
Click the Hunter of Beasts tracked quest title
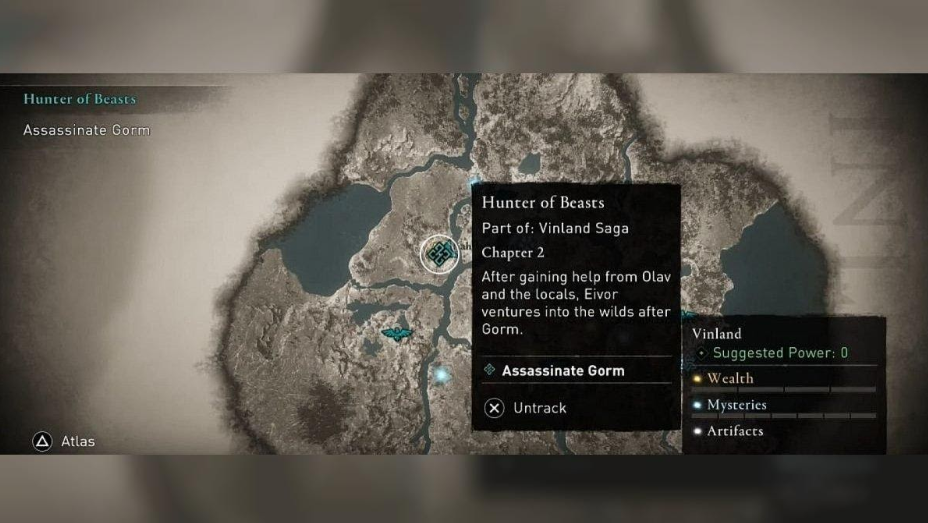point(79,99)
